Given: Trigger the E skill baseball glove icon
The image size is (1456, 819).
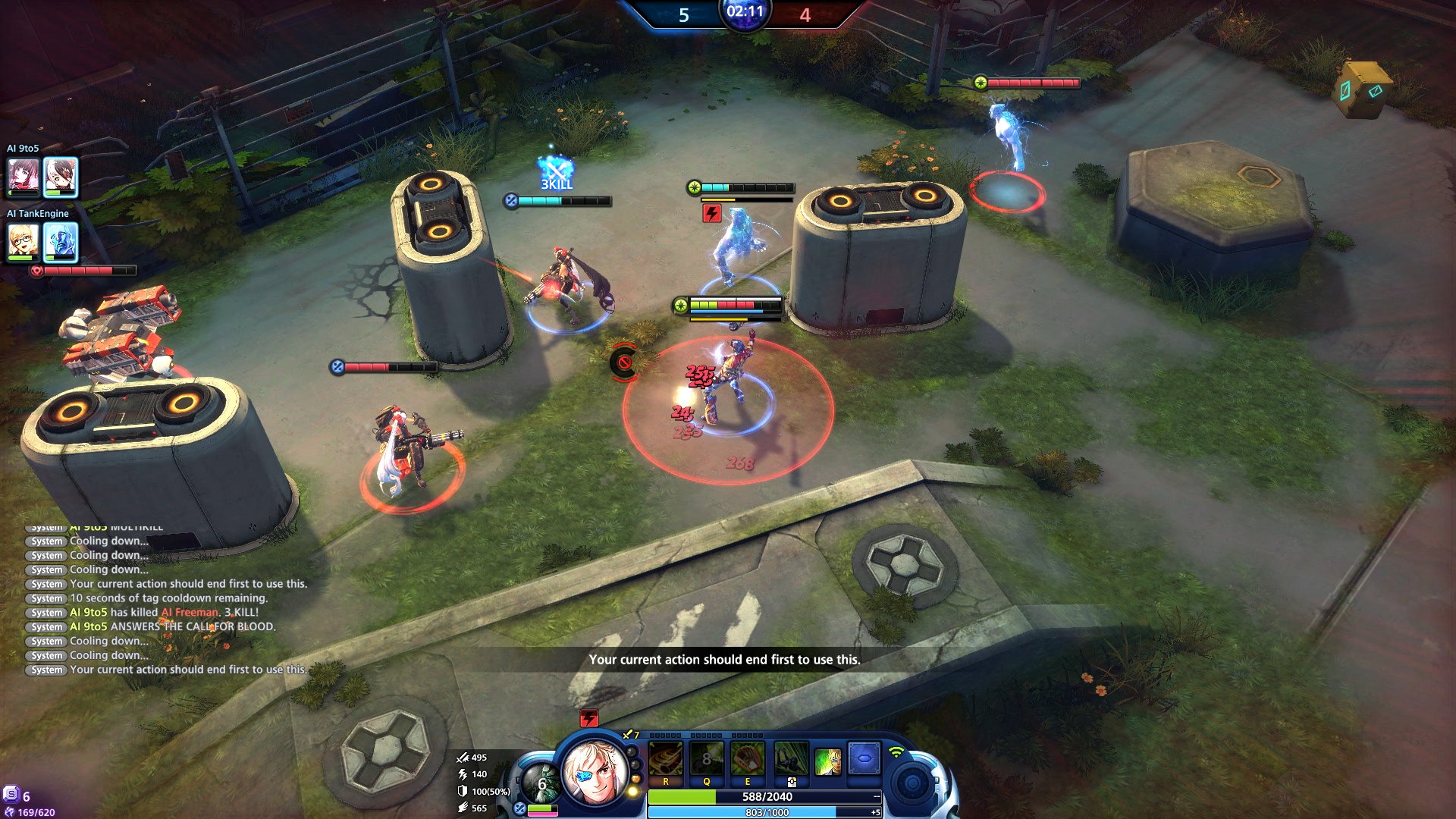Looking at the screenshot, I should pos(747,759).
